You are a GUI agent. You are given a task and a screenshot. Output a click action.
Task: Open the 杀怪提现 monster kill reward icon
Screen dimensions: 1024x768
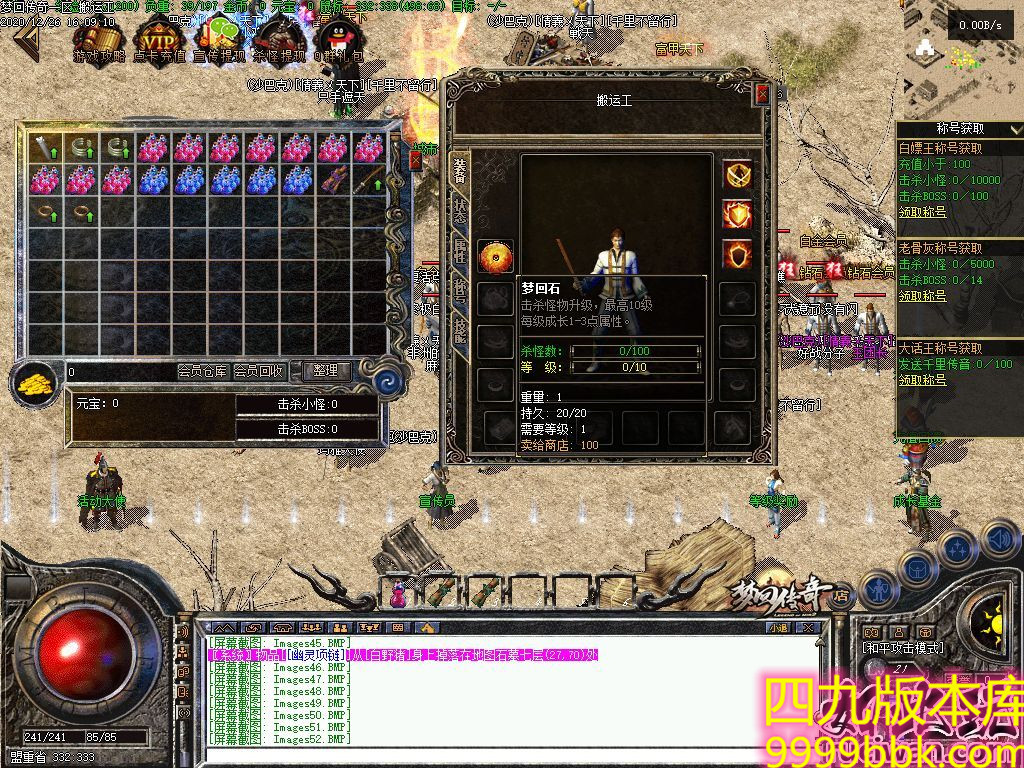pos(279,43)
